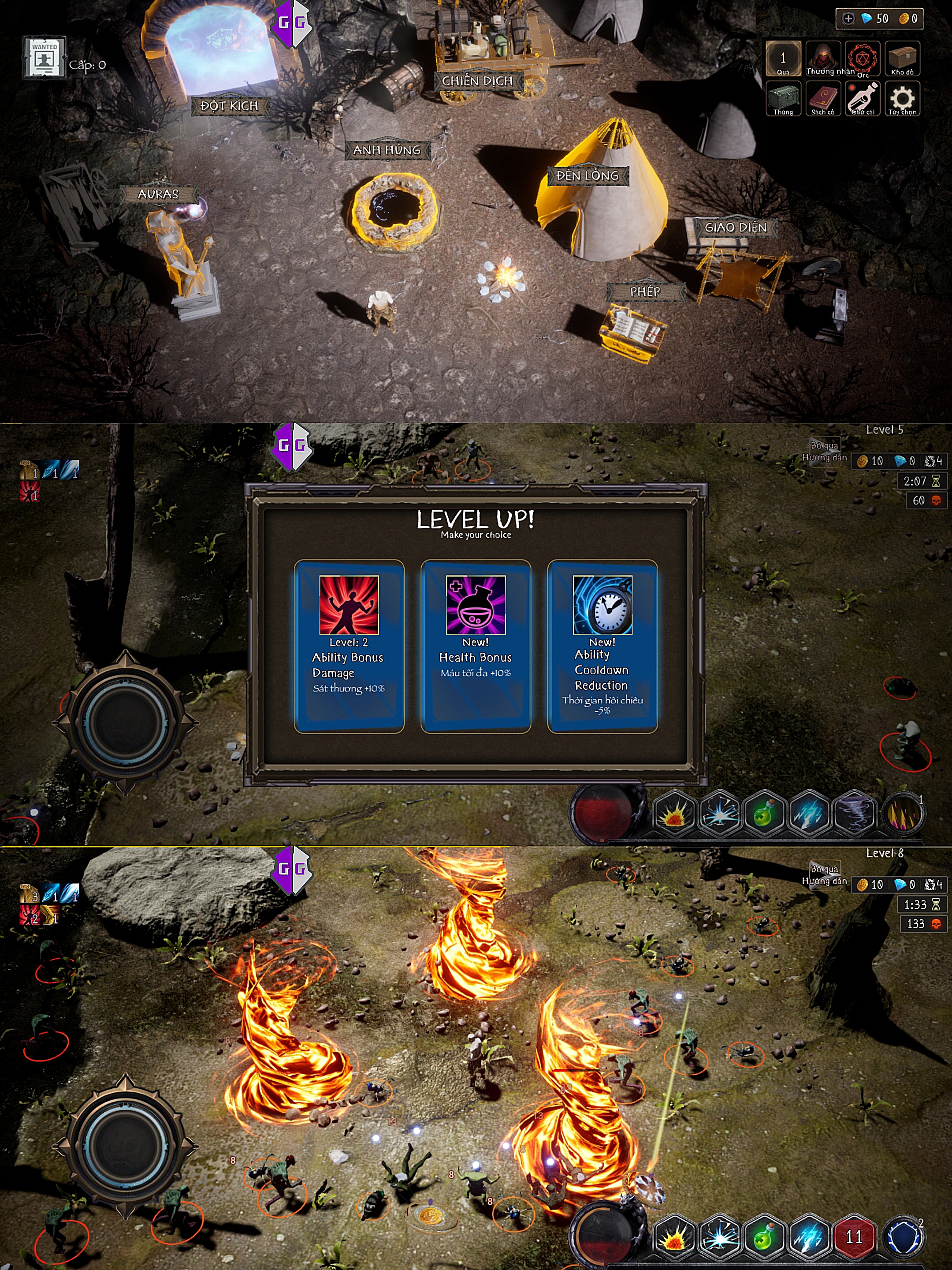Image resolution: width=952 pixels, height=1270 pixels.
Task: Activate the blue shield ability
Action: [x=903, y=1236]
